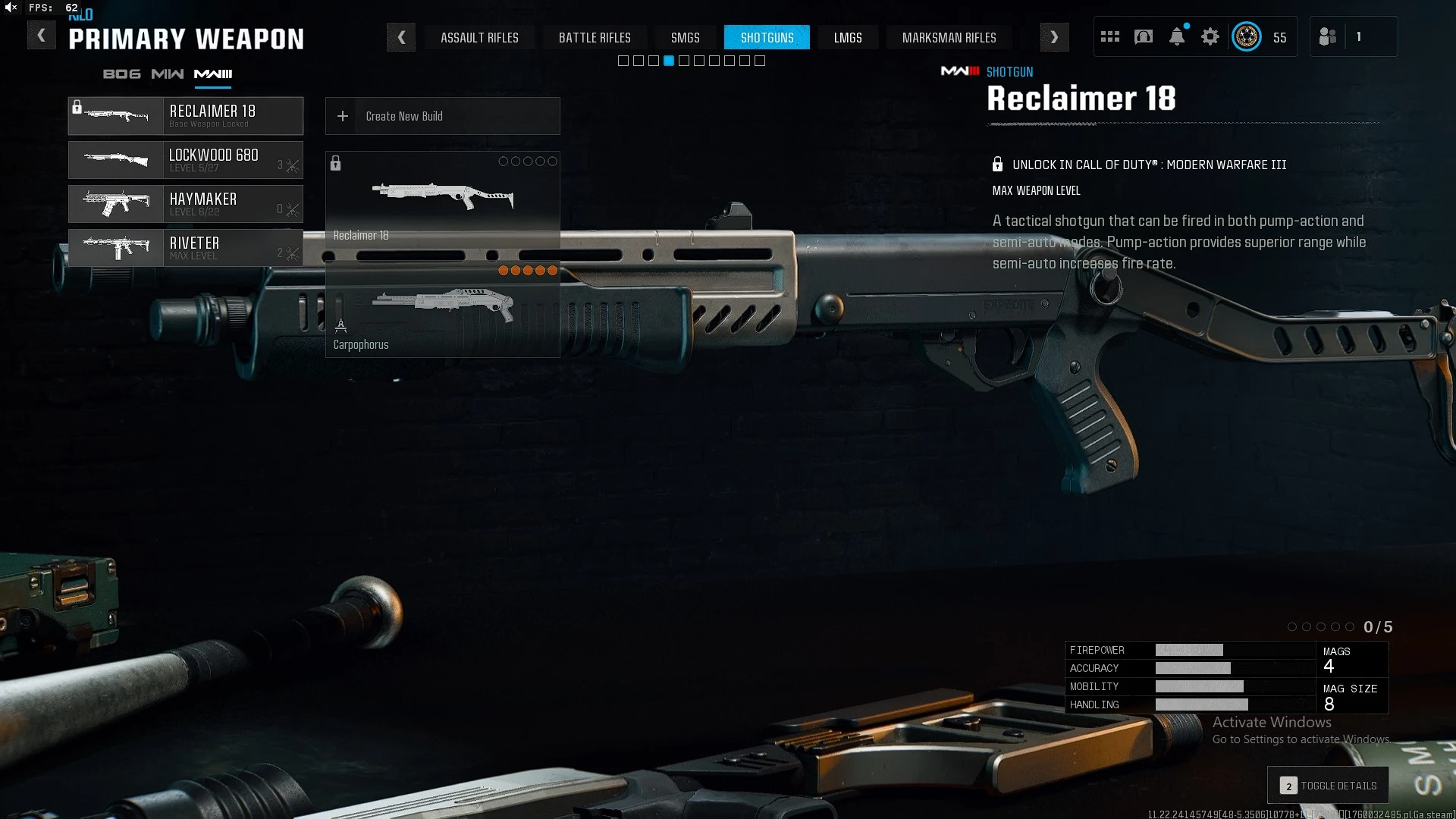The height and width of the screenshot is (819, 1456).
Task: Choose the LMGs category tab
Action: (848, 37)
